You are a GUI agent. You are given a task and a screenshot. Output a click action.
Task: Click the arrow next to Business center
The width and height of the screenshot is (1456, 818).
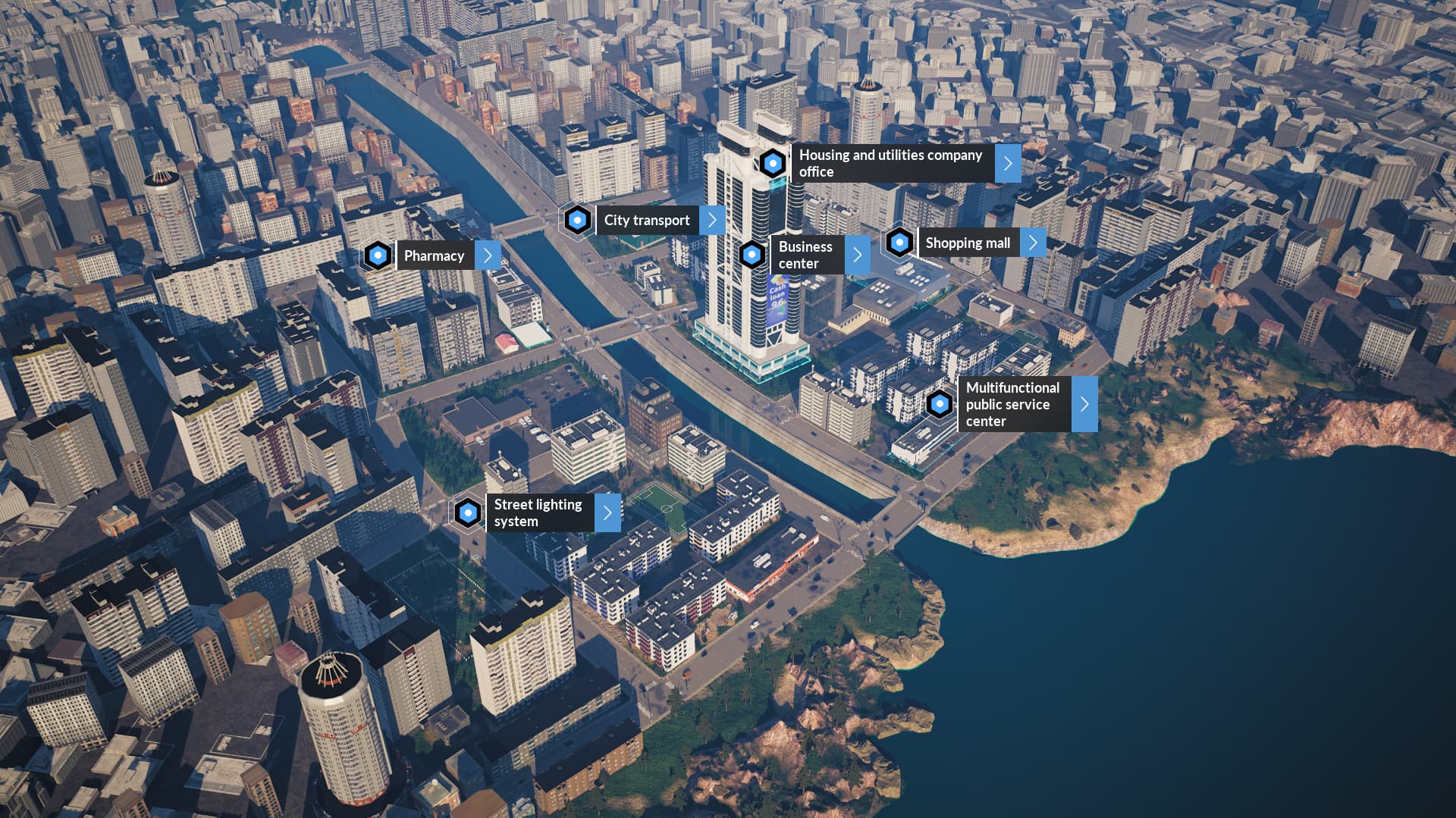click(x=857, y=255)
